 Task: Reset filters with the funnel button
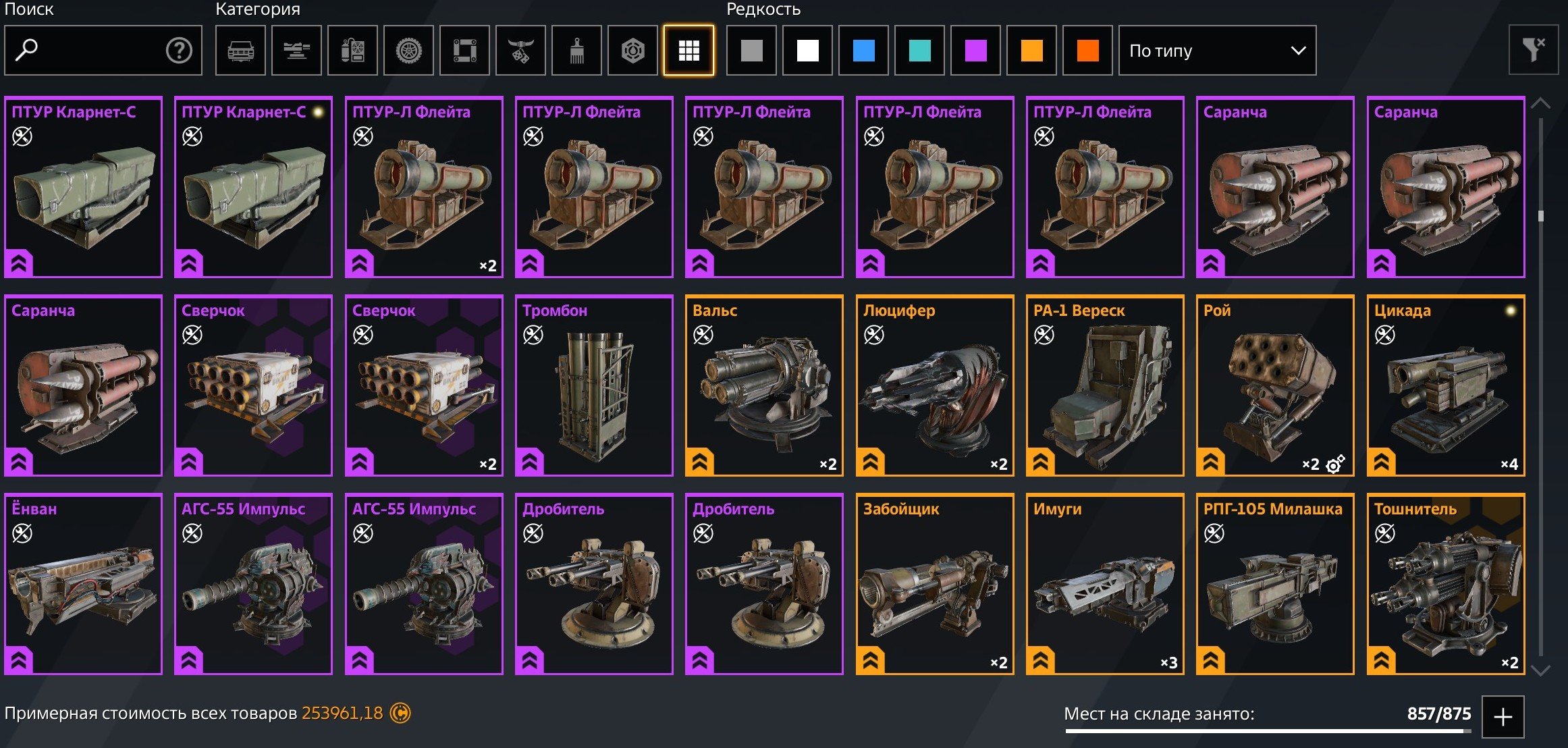click(x=1533, y=51)
